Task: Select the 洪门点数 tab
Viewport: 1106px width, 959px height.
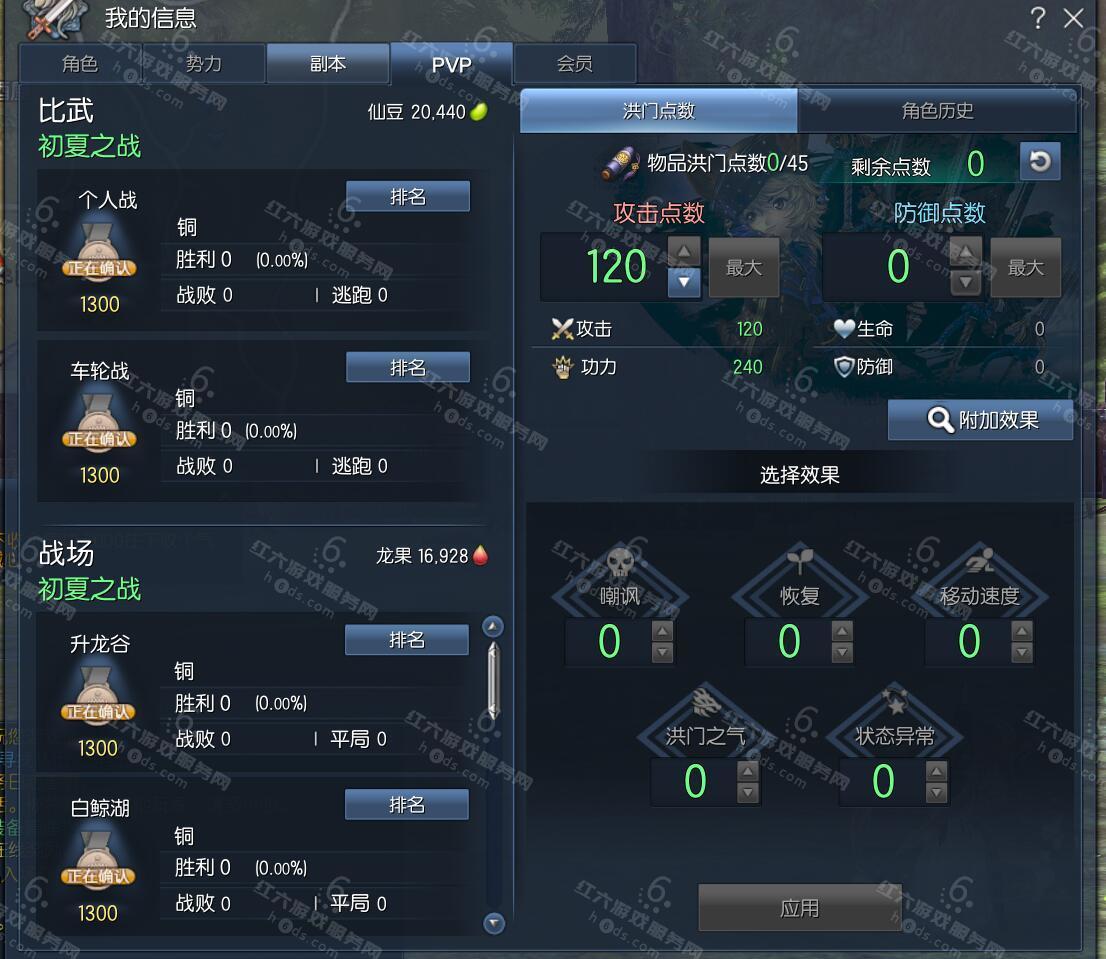Action: (658, 111)
